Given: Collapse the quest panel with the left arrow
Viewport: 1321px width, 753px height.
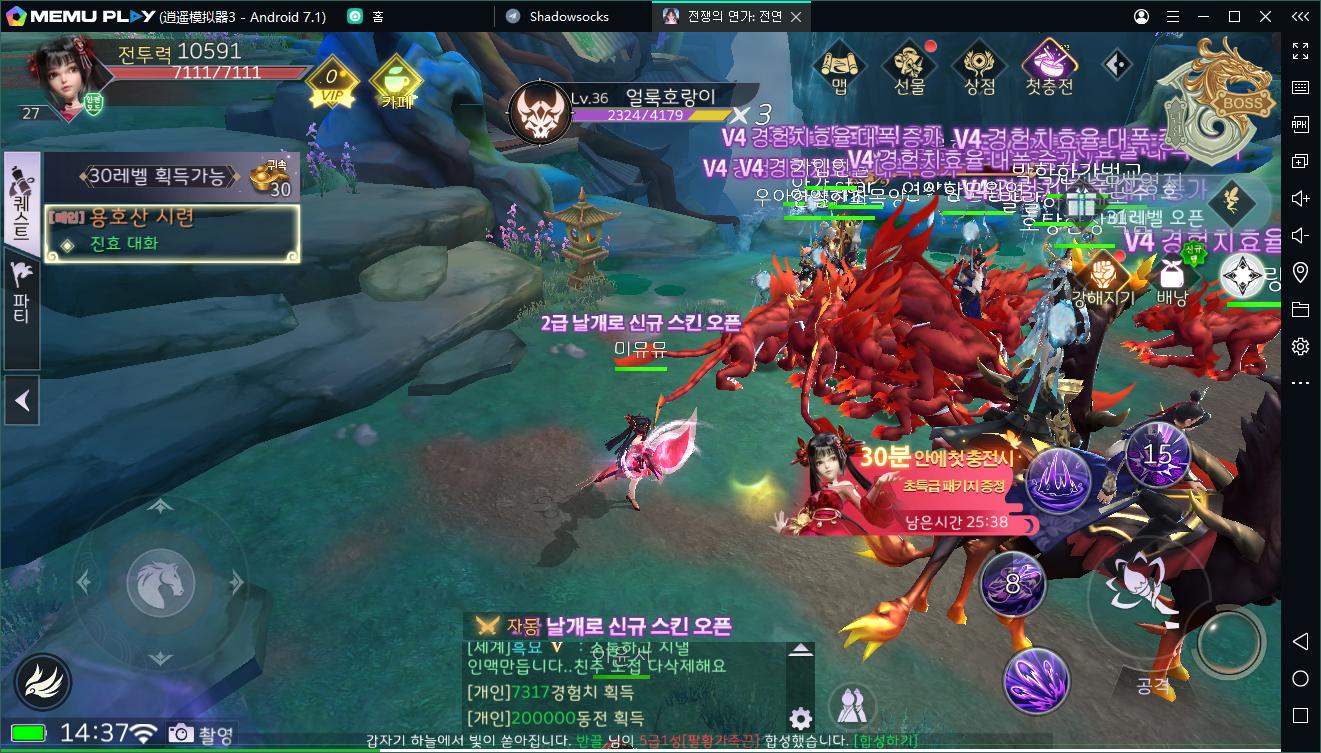Looking at the screenshot, I should (21, 402).
